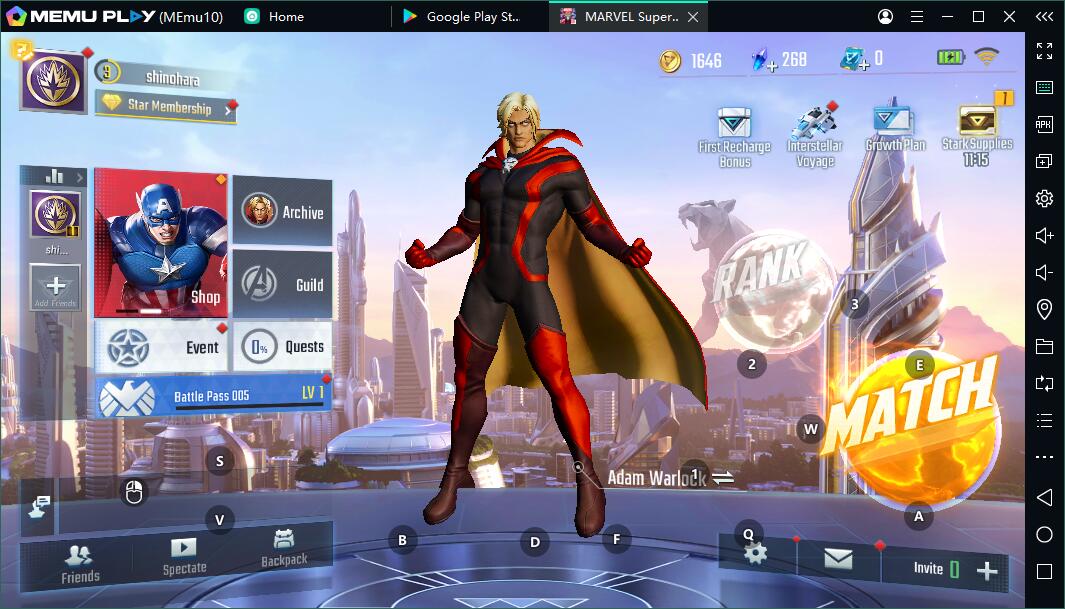This screenshot has height=609, width=1065.
Task: Enter the Guild menu
Action: click(283, 284)
